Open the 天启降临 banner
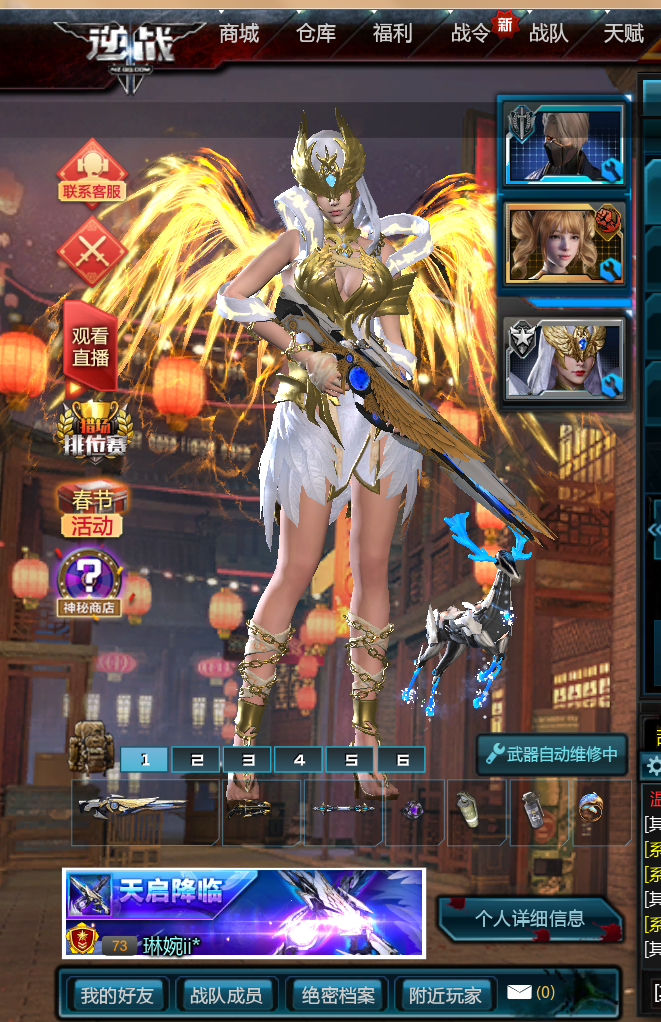The height and width of the screenshot is (1022, 661). pos(243,912)
